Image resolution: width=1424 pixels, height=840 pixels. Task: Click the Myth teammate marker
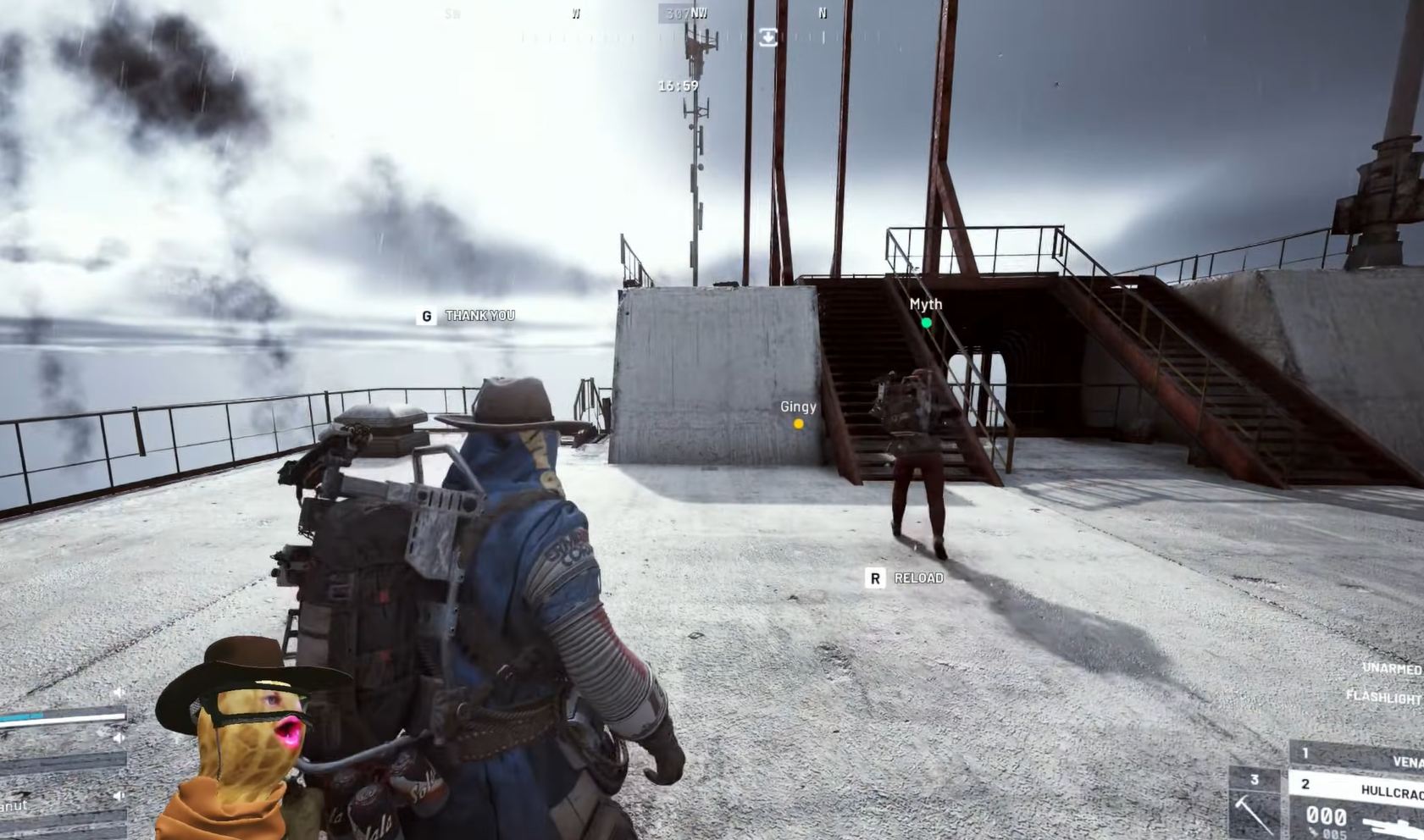926,322
